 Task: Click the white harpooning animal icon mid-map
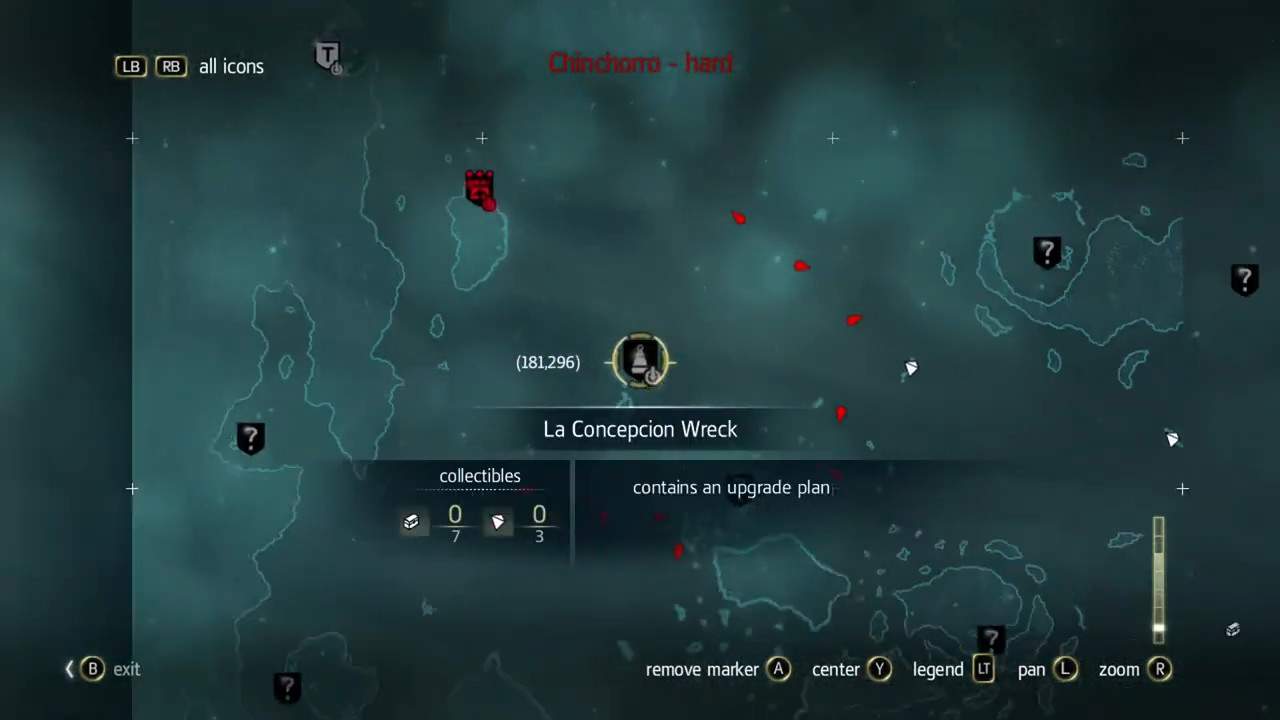click(x=910, y=368)
